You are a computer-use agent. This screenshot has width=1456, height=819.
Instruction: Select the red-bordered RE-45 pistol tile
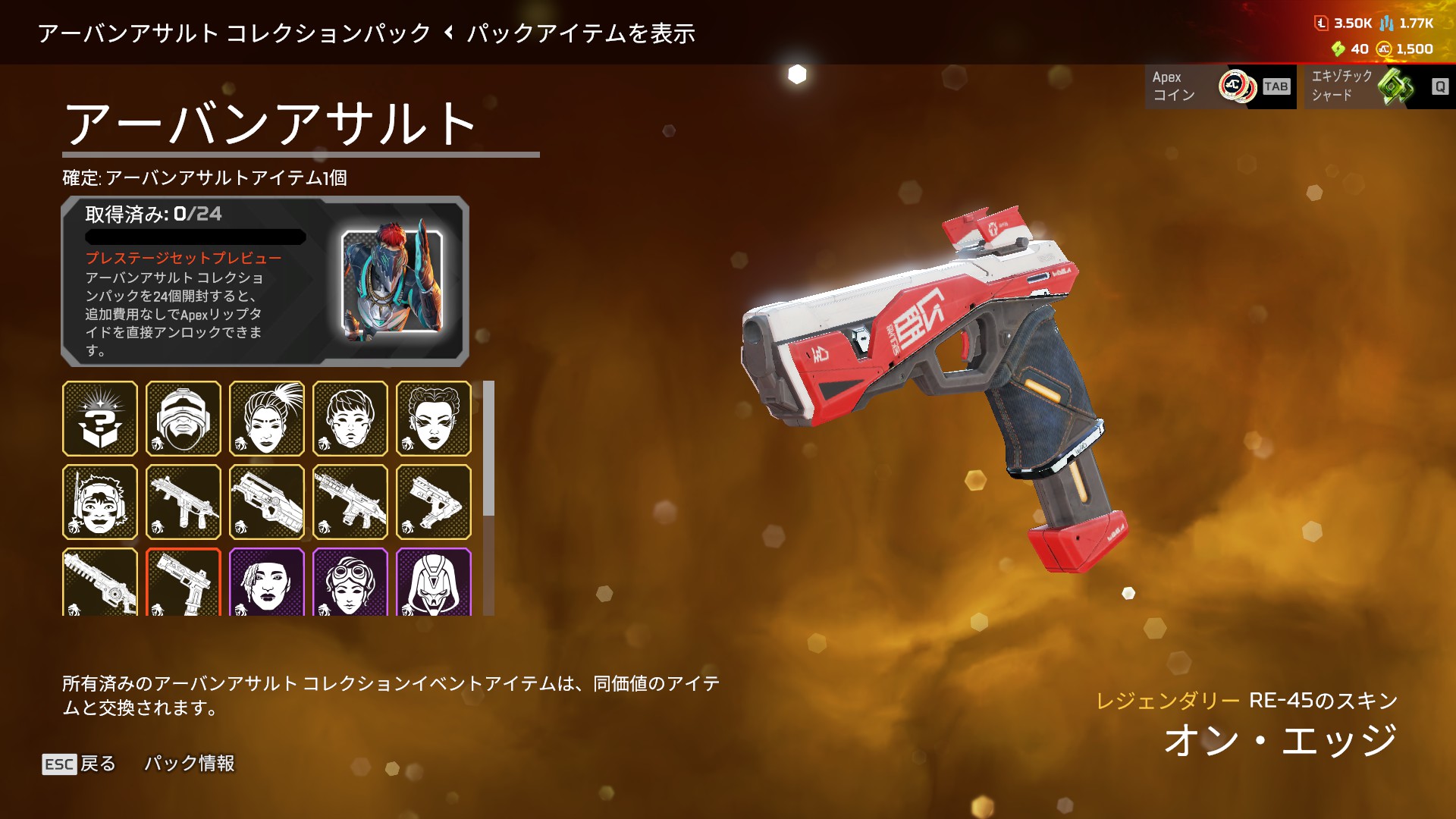[x=184, y=581]
